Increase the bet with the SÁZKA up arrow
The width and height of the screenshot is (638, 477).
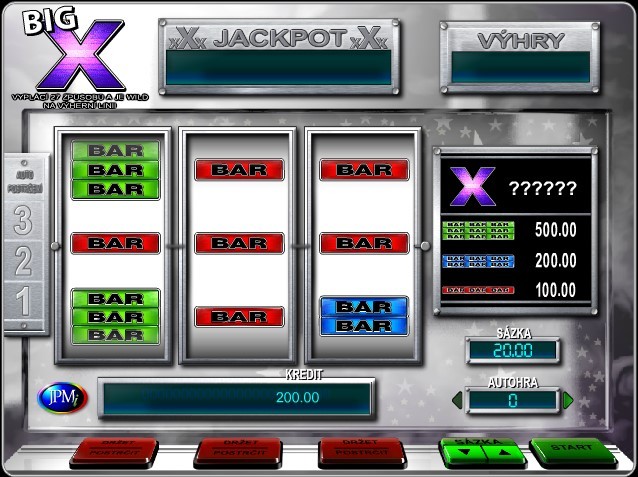[x=503, y=452]
